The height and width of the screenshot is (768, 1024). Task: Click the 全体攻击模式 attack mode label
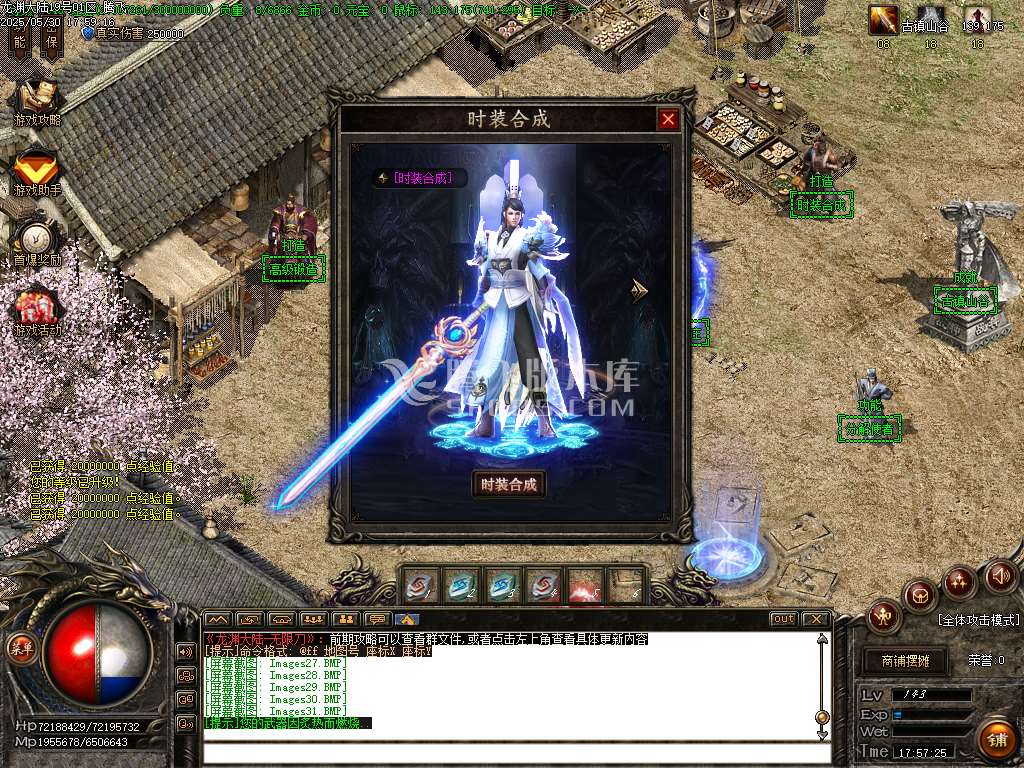[978, 620]
